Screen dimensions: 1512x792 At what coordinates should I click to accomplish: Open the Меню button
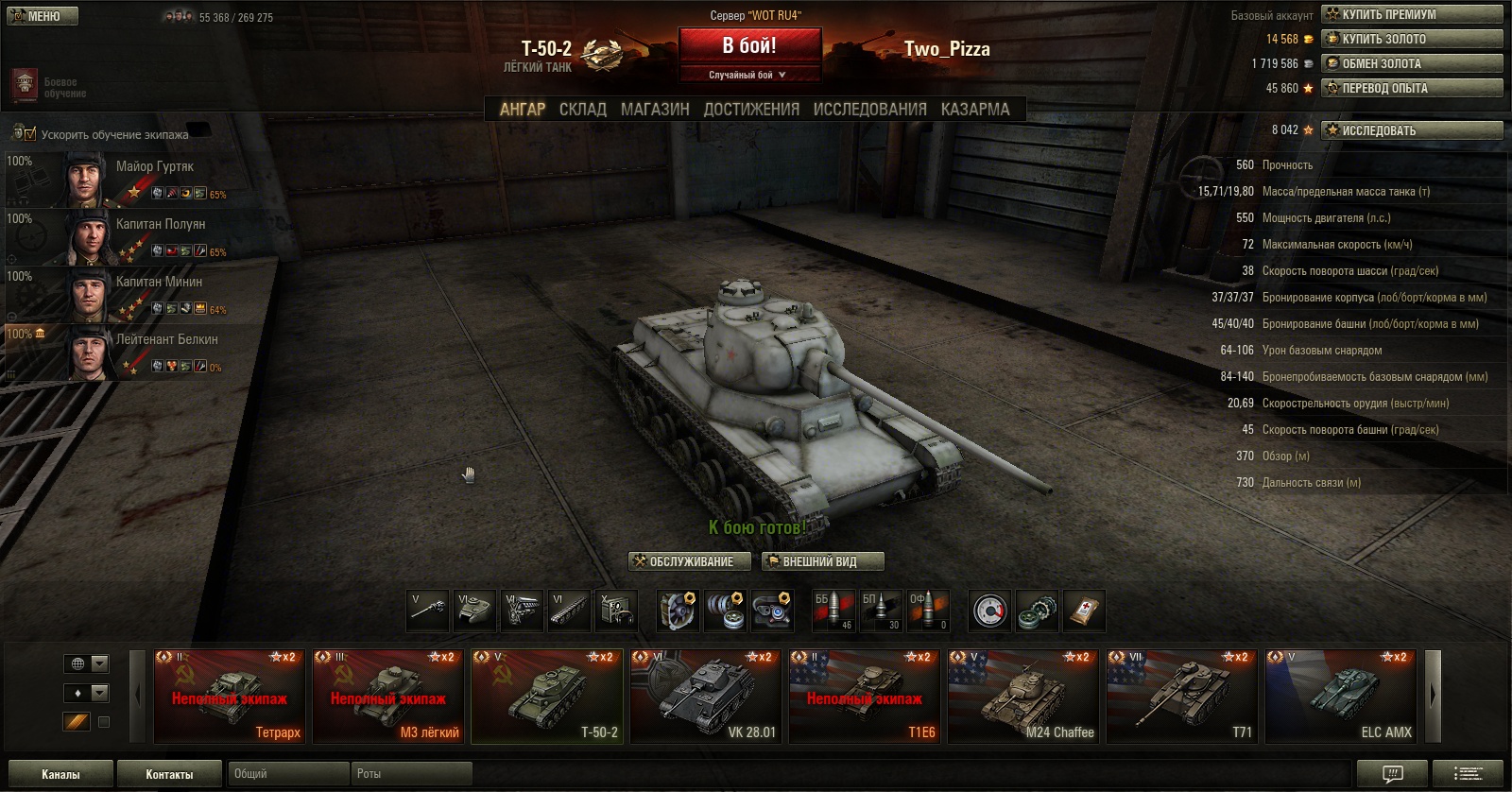click(40, 16)
